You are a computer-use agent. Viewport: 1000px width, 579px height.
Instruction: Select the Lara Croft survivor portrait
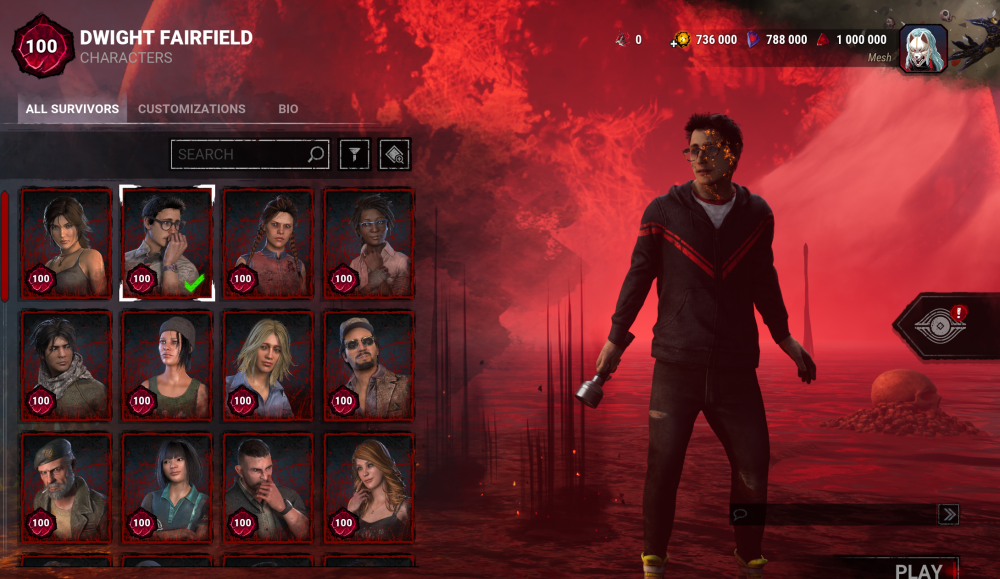coord(66,243)
